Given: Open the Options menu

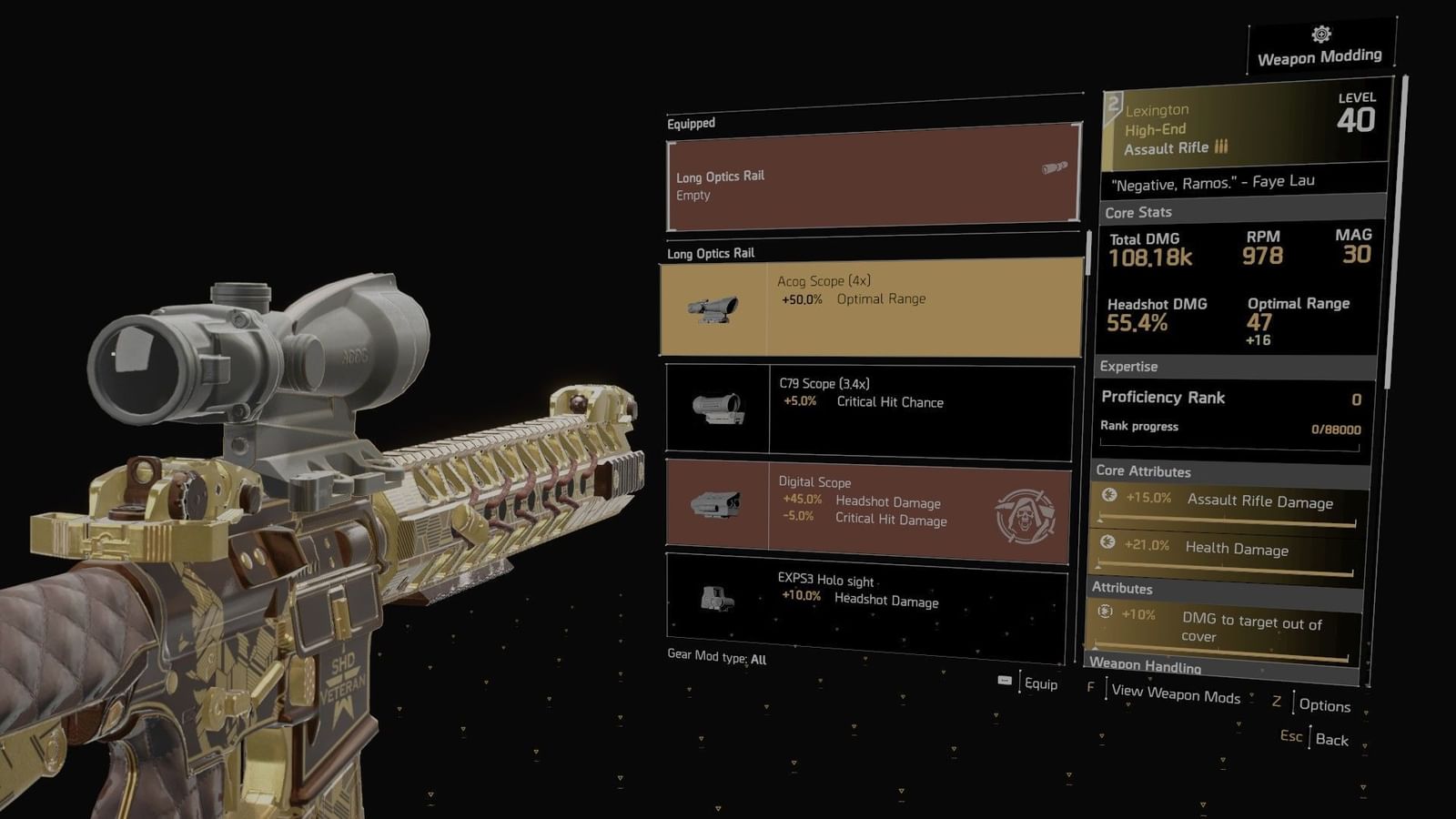Looking at the screenshot, I should pos(1326,705).
